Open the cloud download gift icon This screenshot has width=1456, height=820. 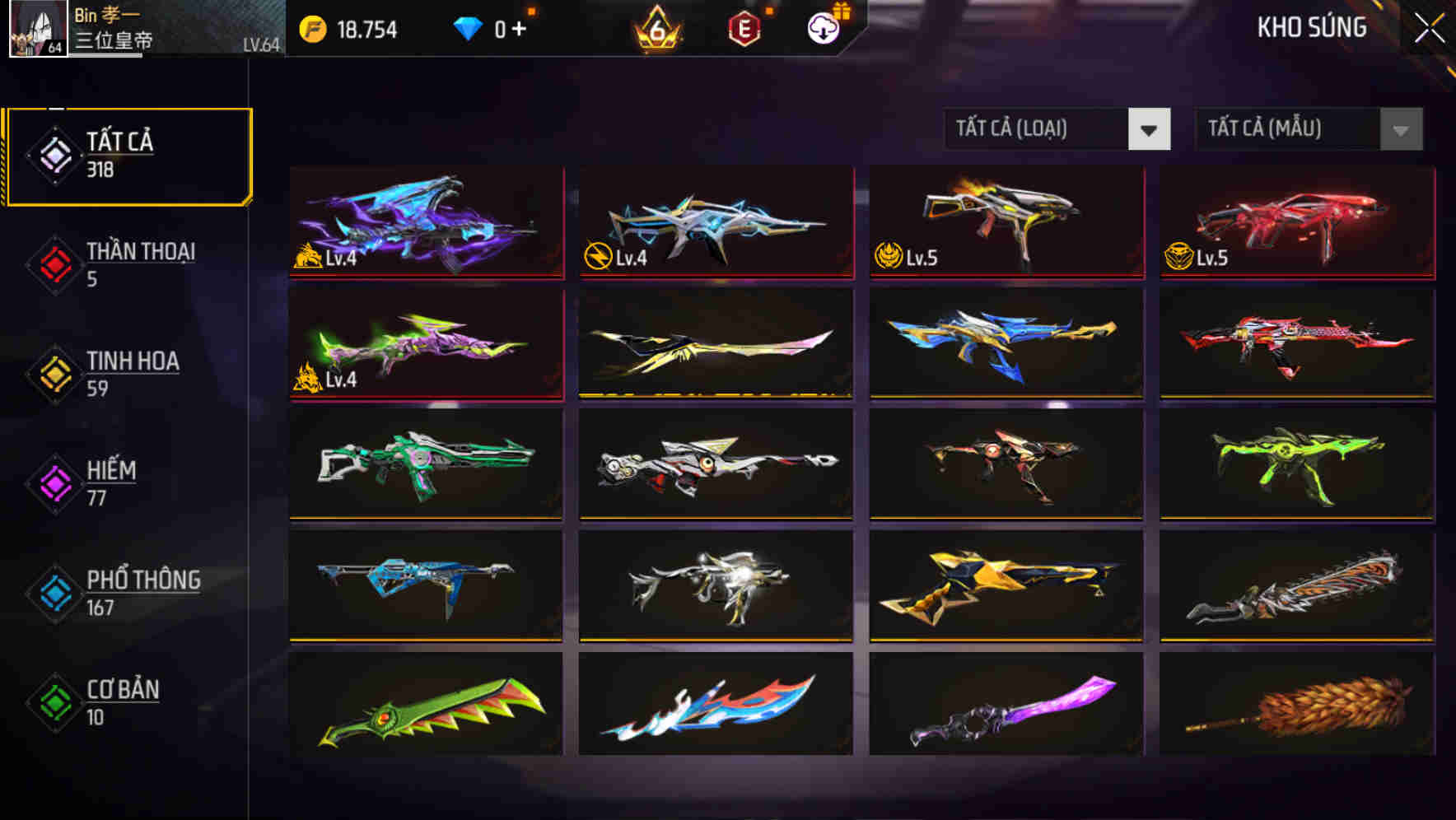823,26
